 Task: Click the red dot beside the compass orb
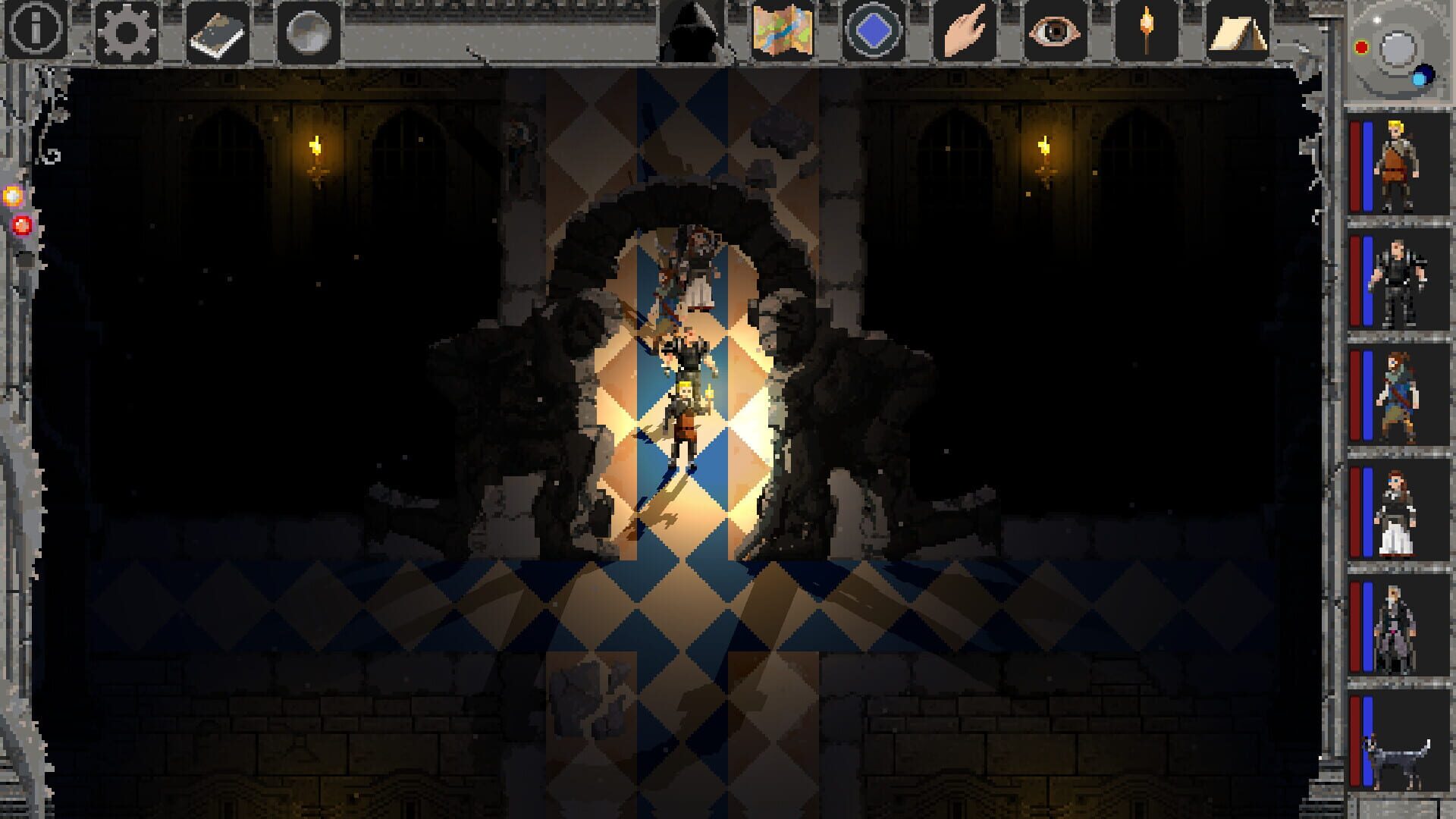click(x=1362, y=45)
